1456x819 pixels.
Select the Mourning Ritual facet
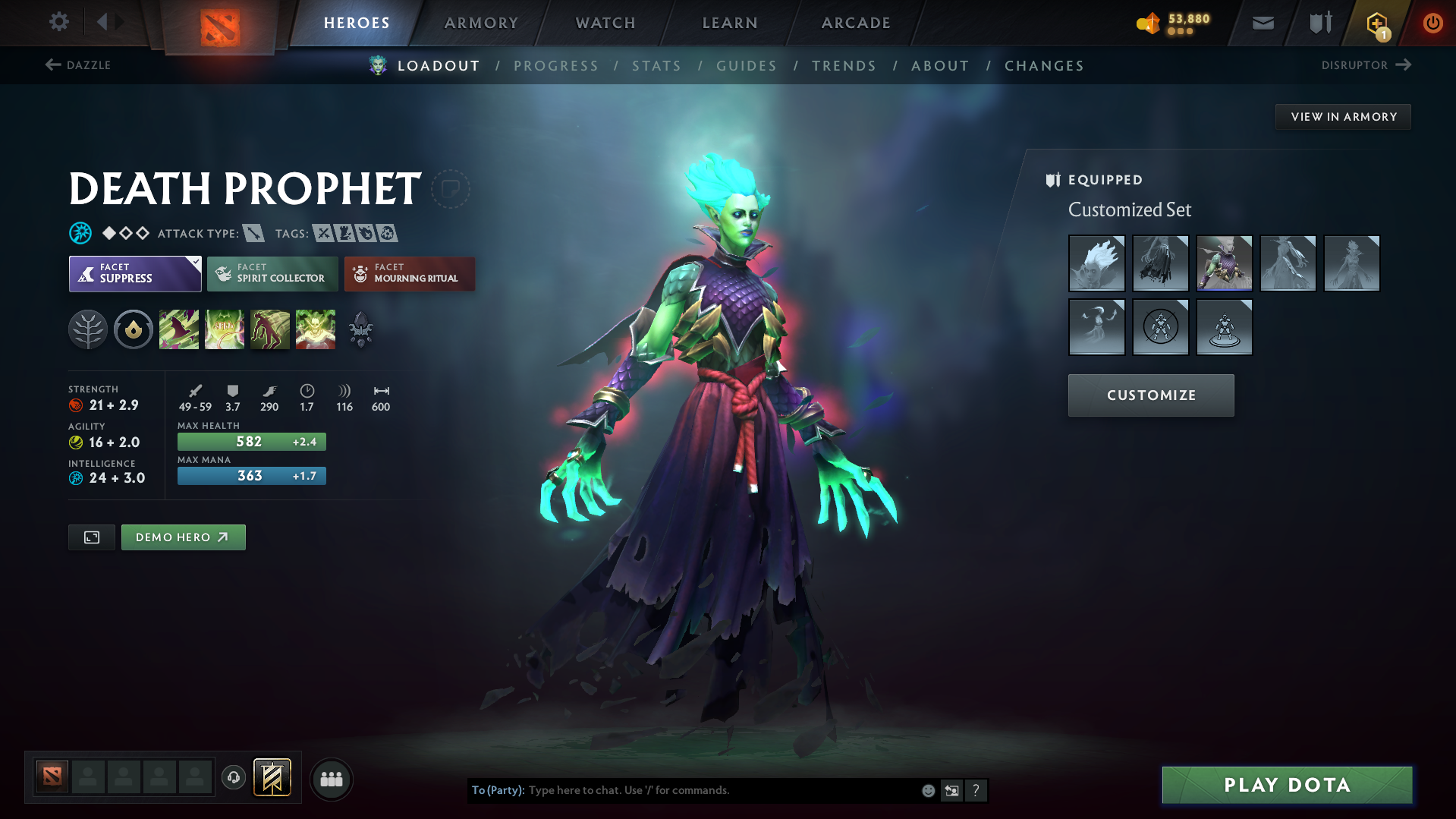[409, 273]
